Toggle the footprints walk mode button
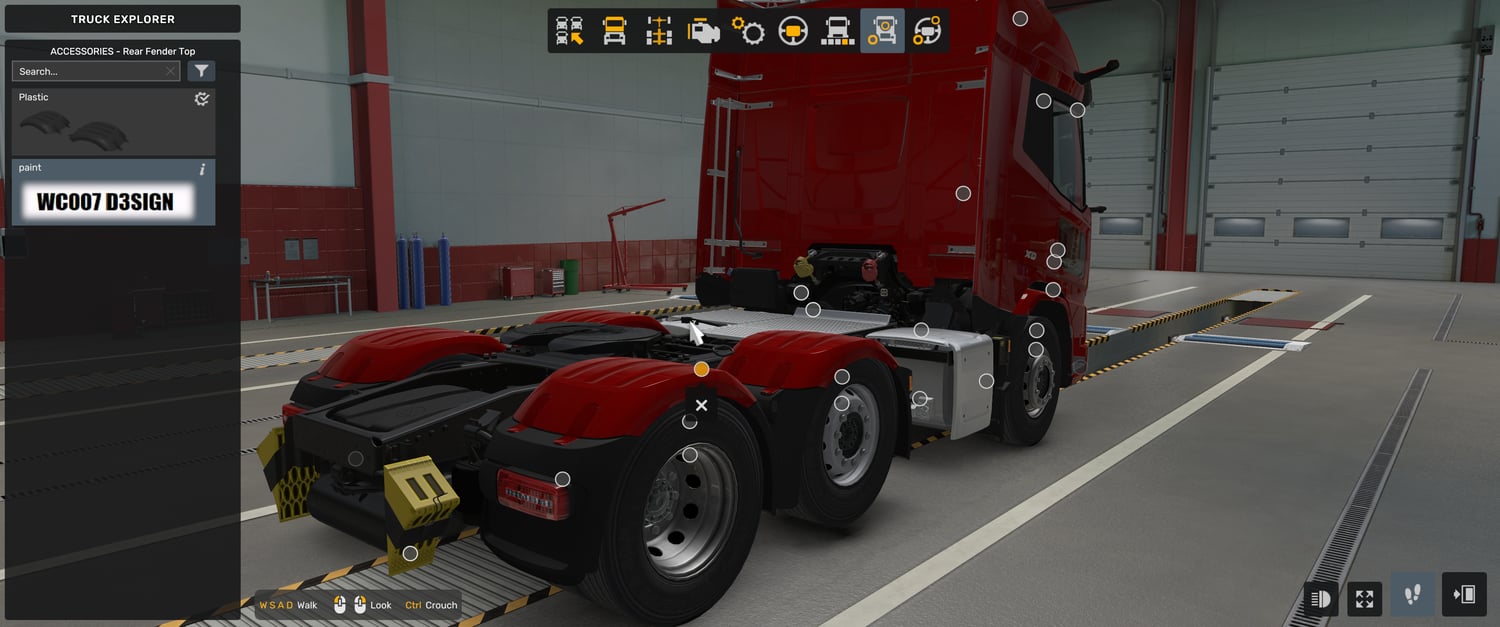 (x=1412, y=596)
